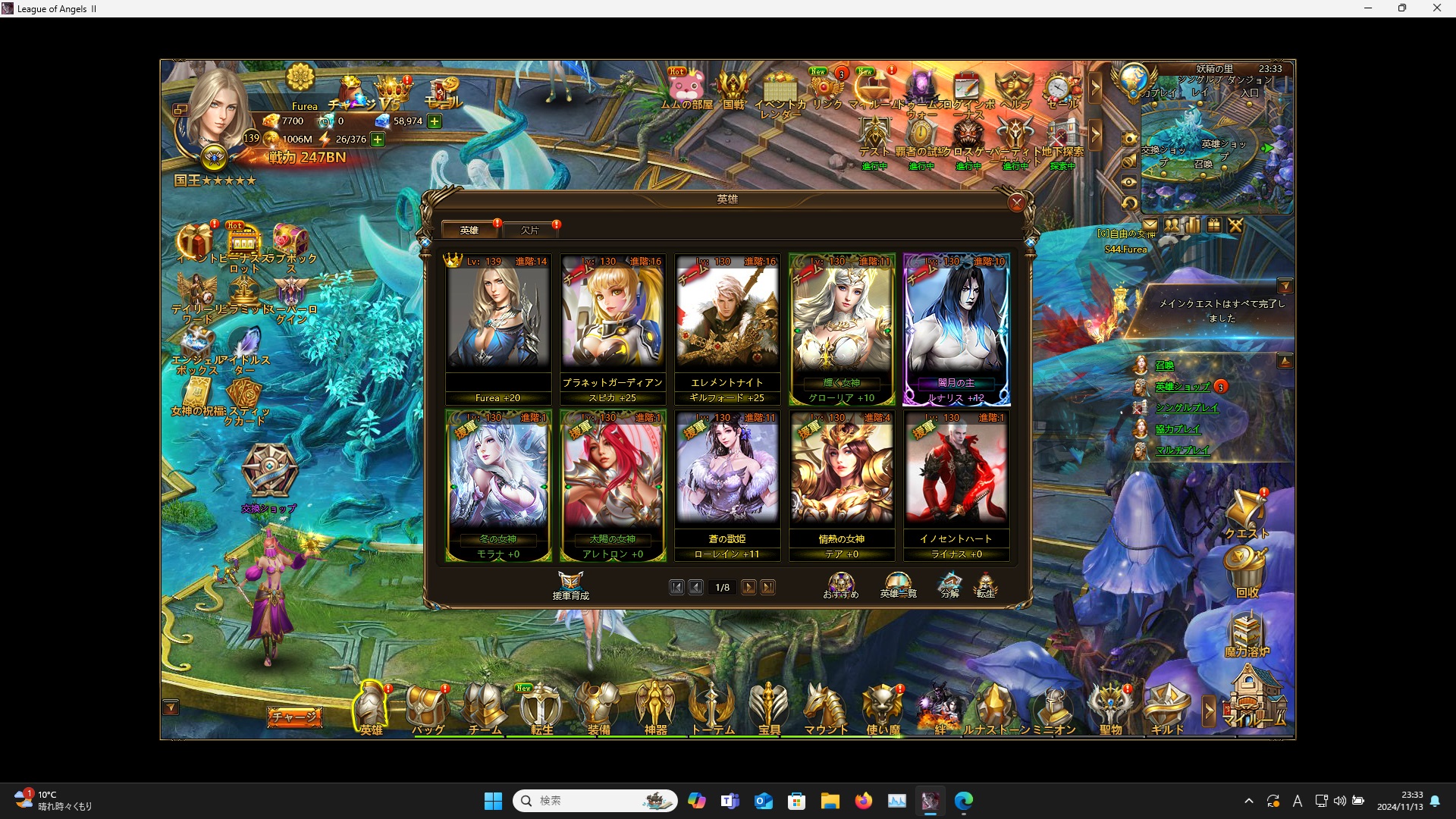This screenshot has height=819, width=1456.
Task: Click the チャージ charge button above the toolbar
Action: pyautogui.click(x=294, y=716)
